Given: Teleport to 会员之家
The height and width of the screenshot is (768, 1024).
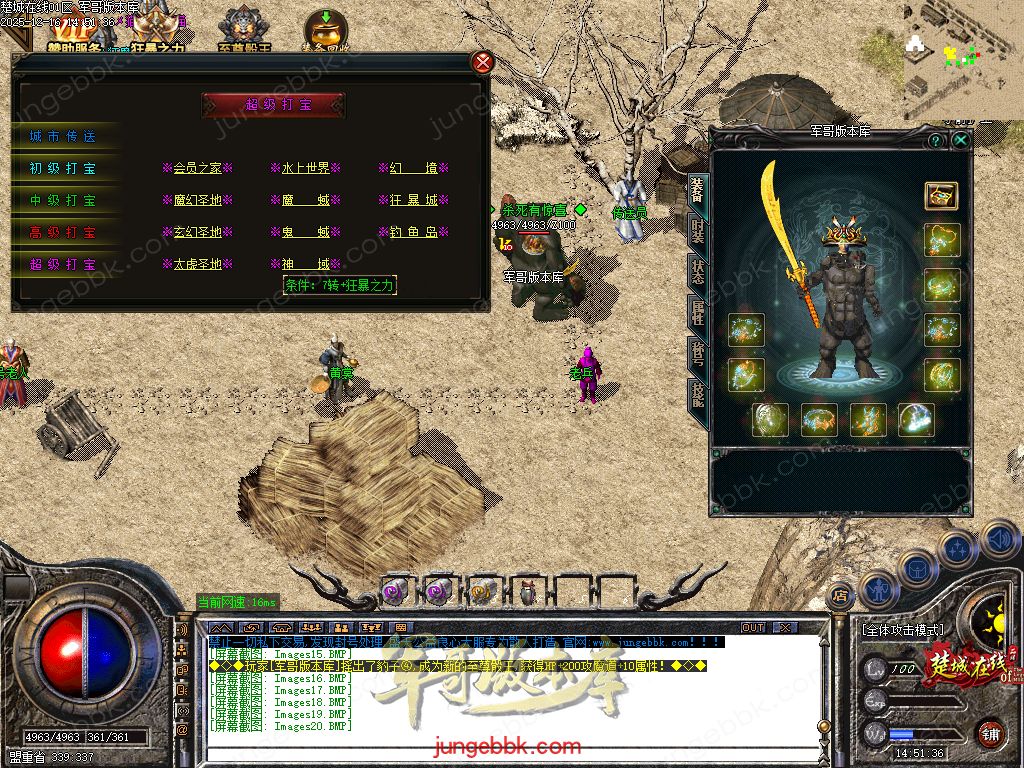Looking at the screenshot, I should [198, 168].
